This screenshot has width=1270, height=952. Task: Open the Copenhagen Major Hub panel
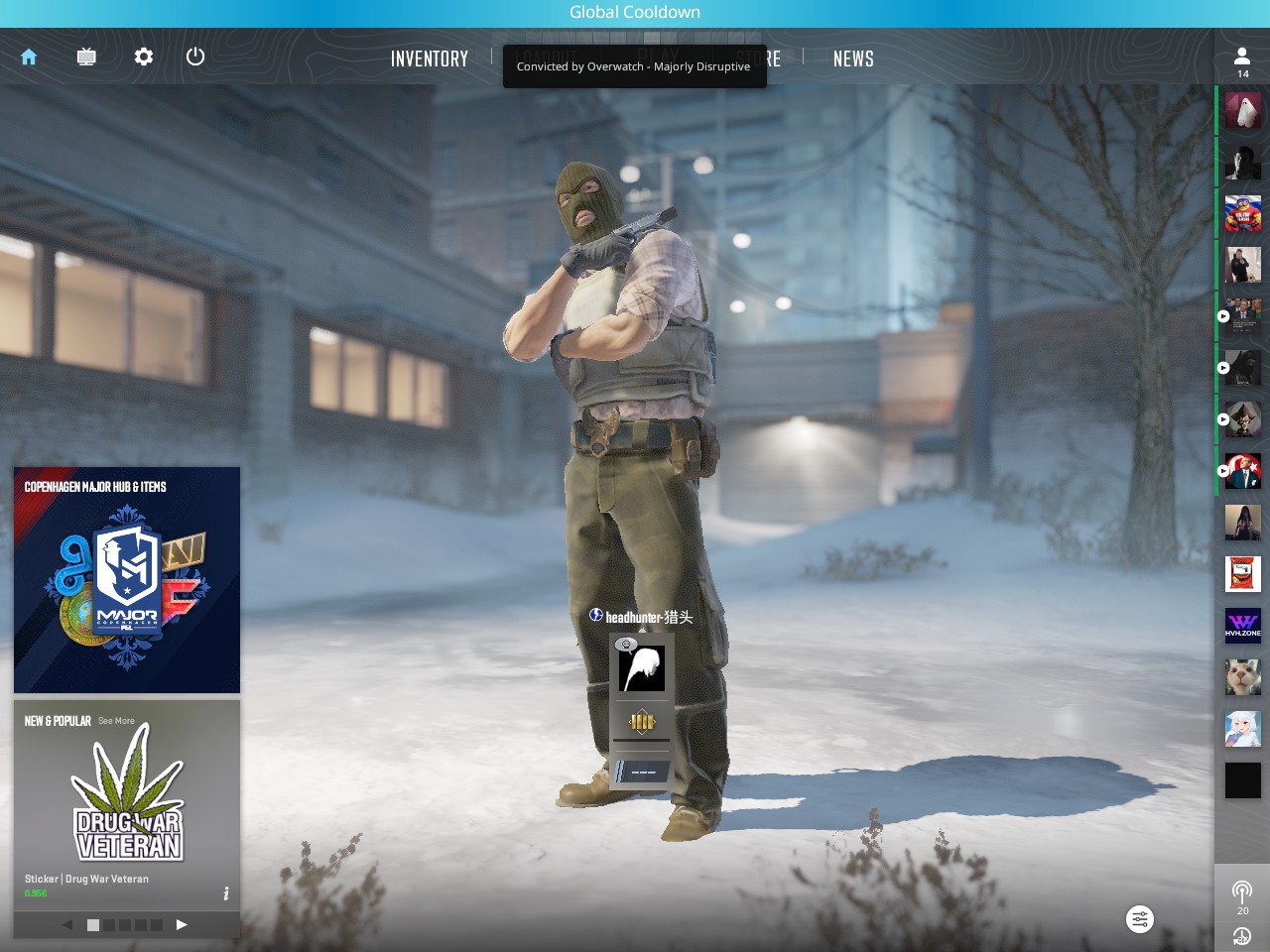click(x=126, y=579)
